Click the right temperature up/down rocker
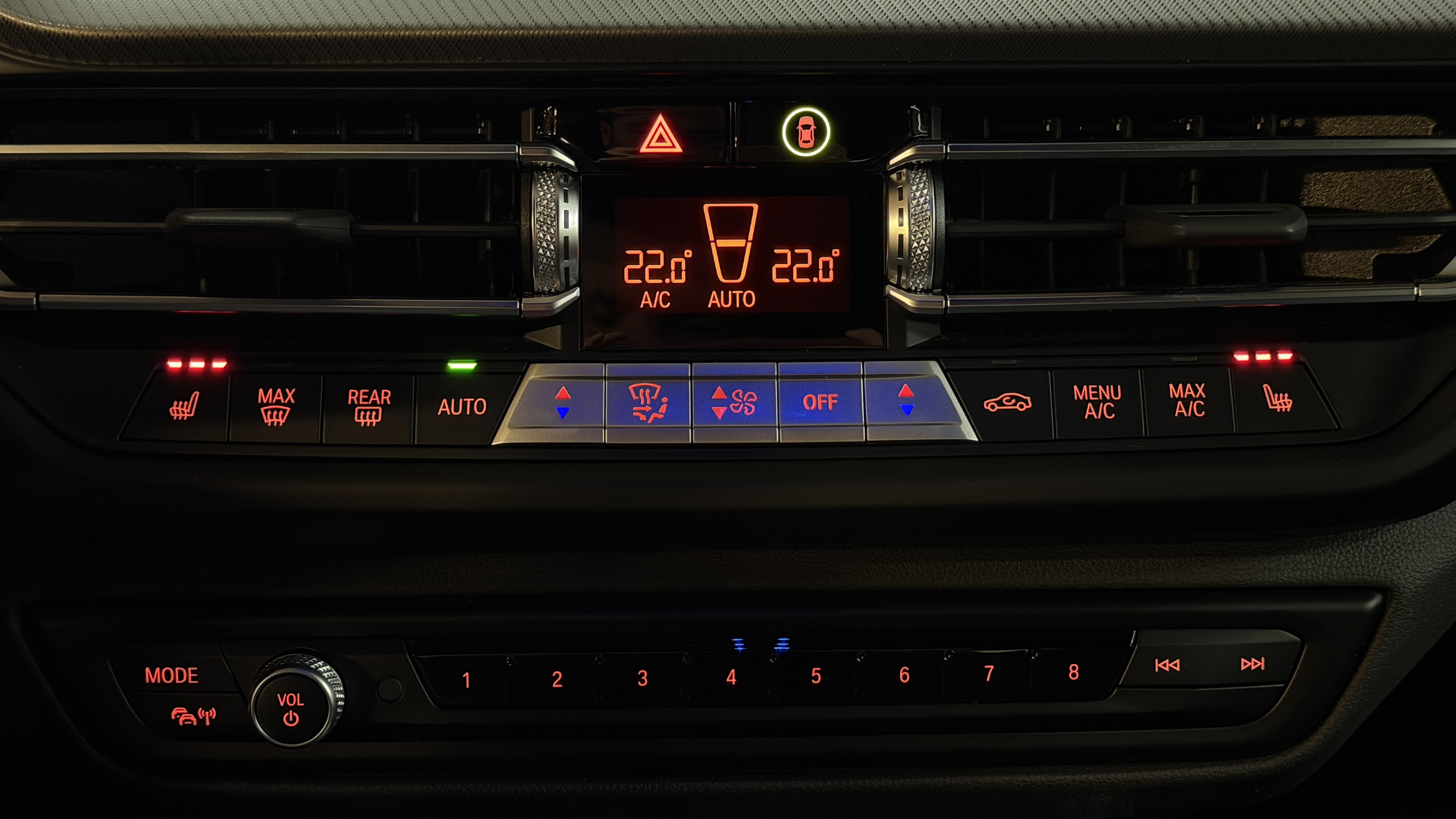The width and height of the screenshot is (1456, 819). point(905,400)
